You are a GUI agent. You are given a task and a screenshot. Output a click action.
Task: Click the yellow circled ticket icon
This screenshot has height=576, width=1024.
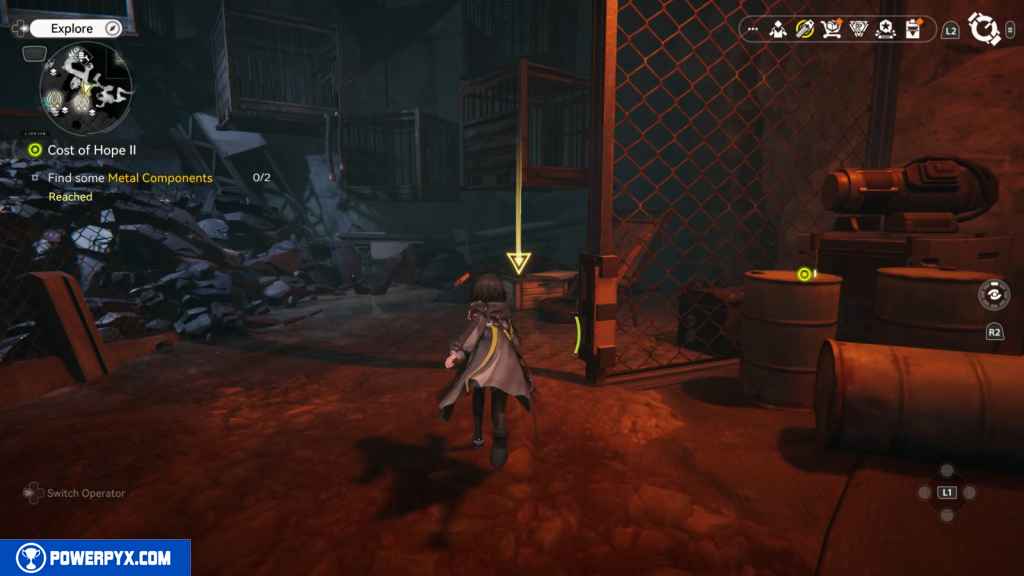pyautogui.click(x=804, y=30)
